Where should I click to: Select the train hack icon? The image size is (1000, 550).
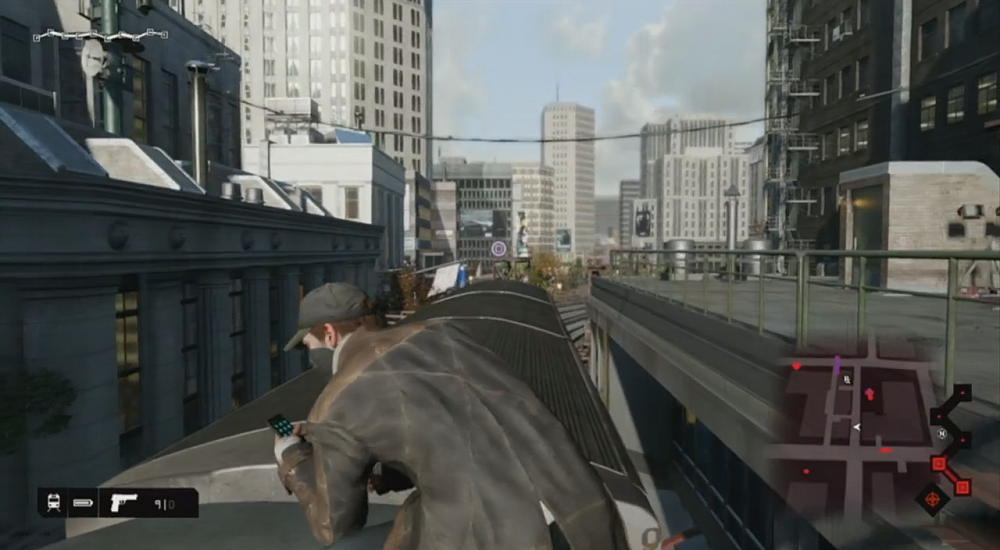point(53,502)
